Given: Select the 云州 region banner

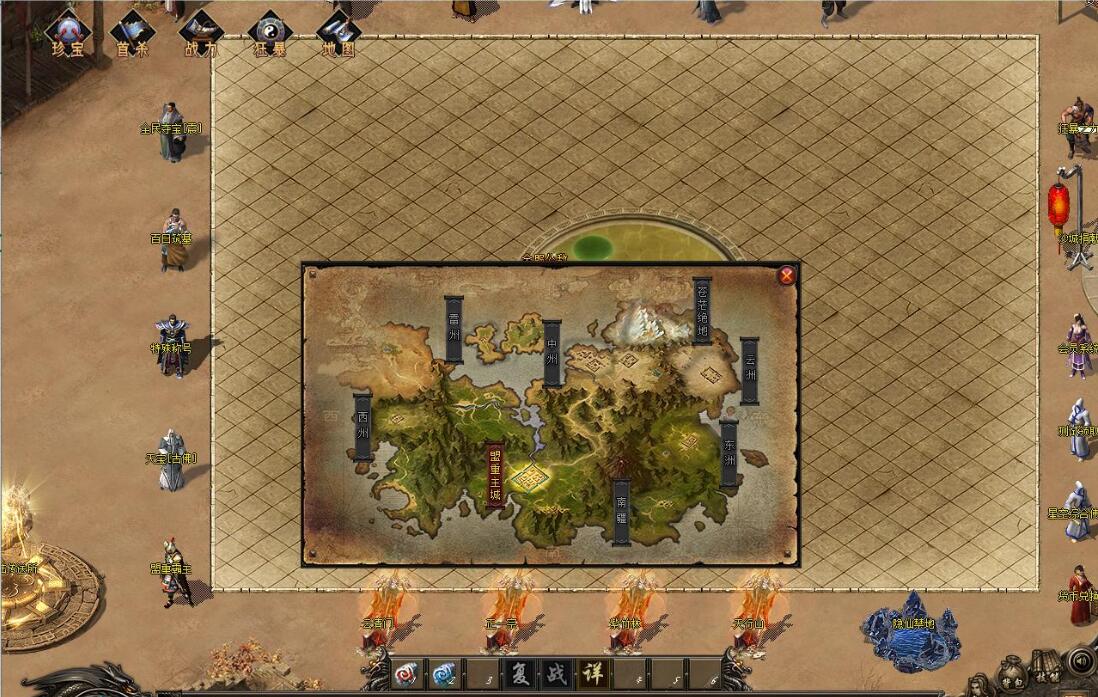Looking at the screenshot, I should 749,370.
